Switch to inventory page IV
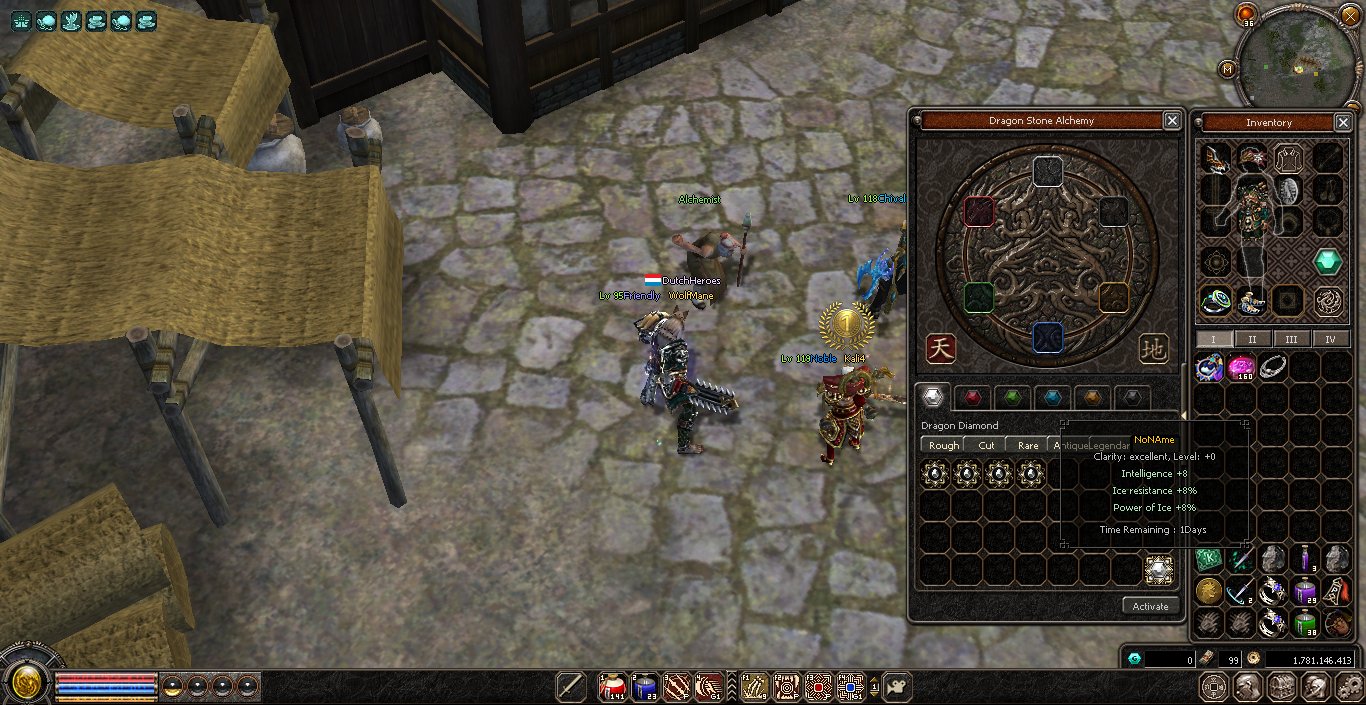The width and height of the screenshot is (1366, 705). pos(1330,339)
